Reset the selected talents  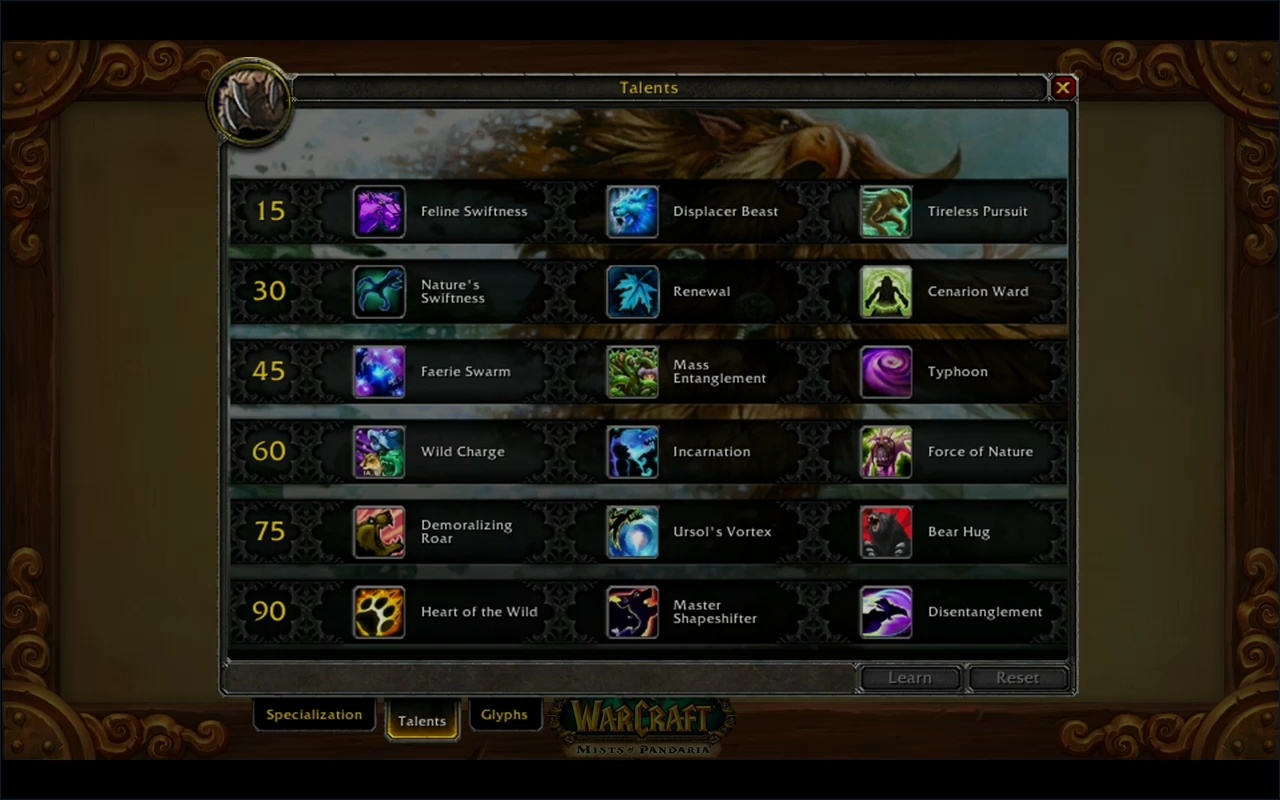coord(1017,677)
